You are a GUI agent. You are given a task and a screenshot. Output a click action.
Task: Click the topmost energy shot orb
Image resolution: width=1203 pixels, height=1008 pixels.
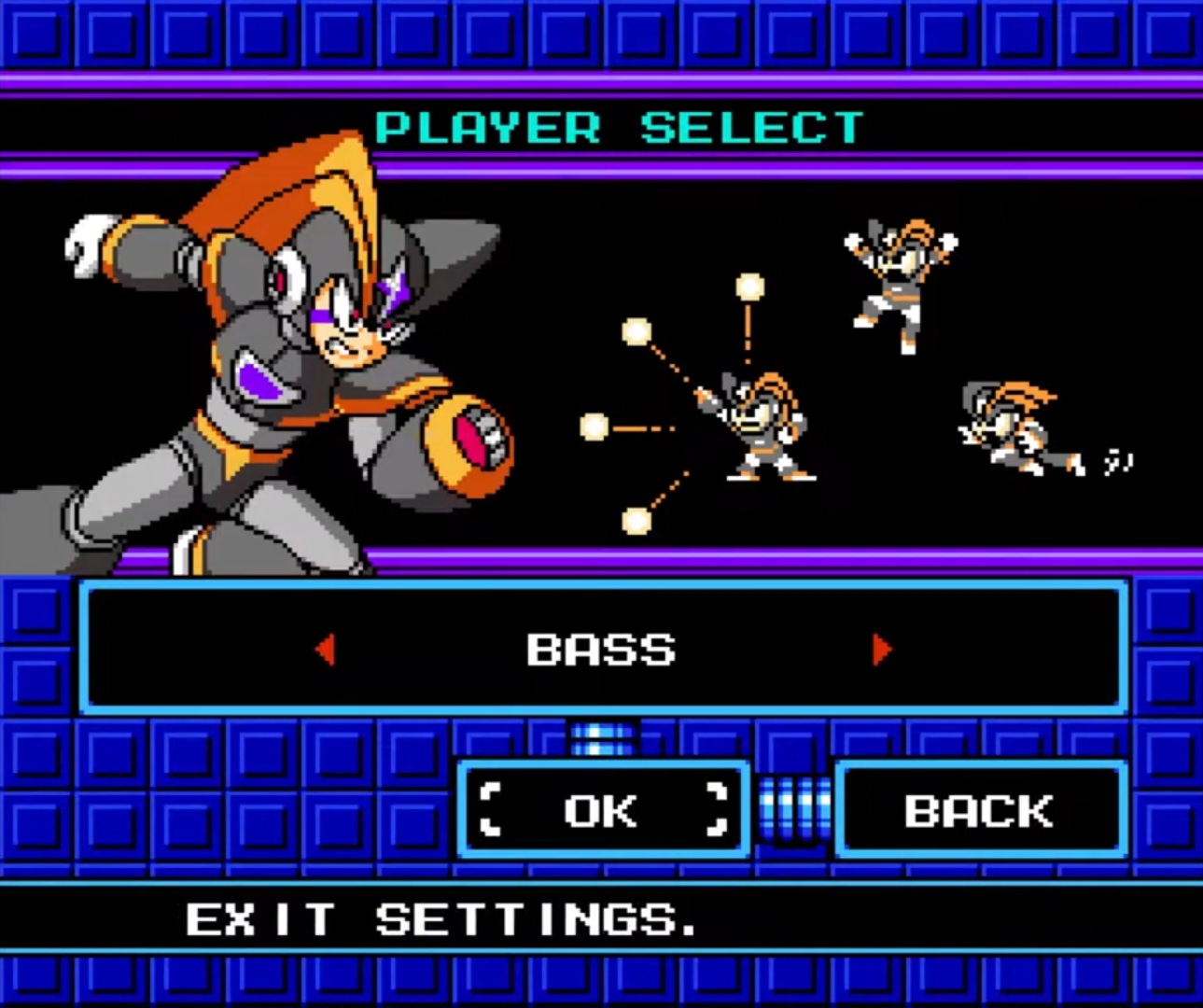point(747,285)
